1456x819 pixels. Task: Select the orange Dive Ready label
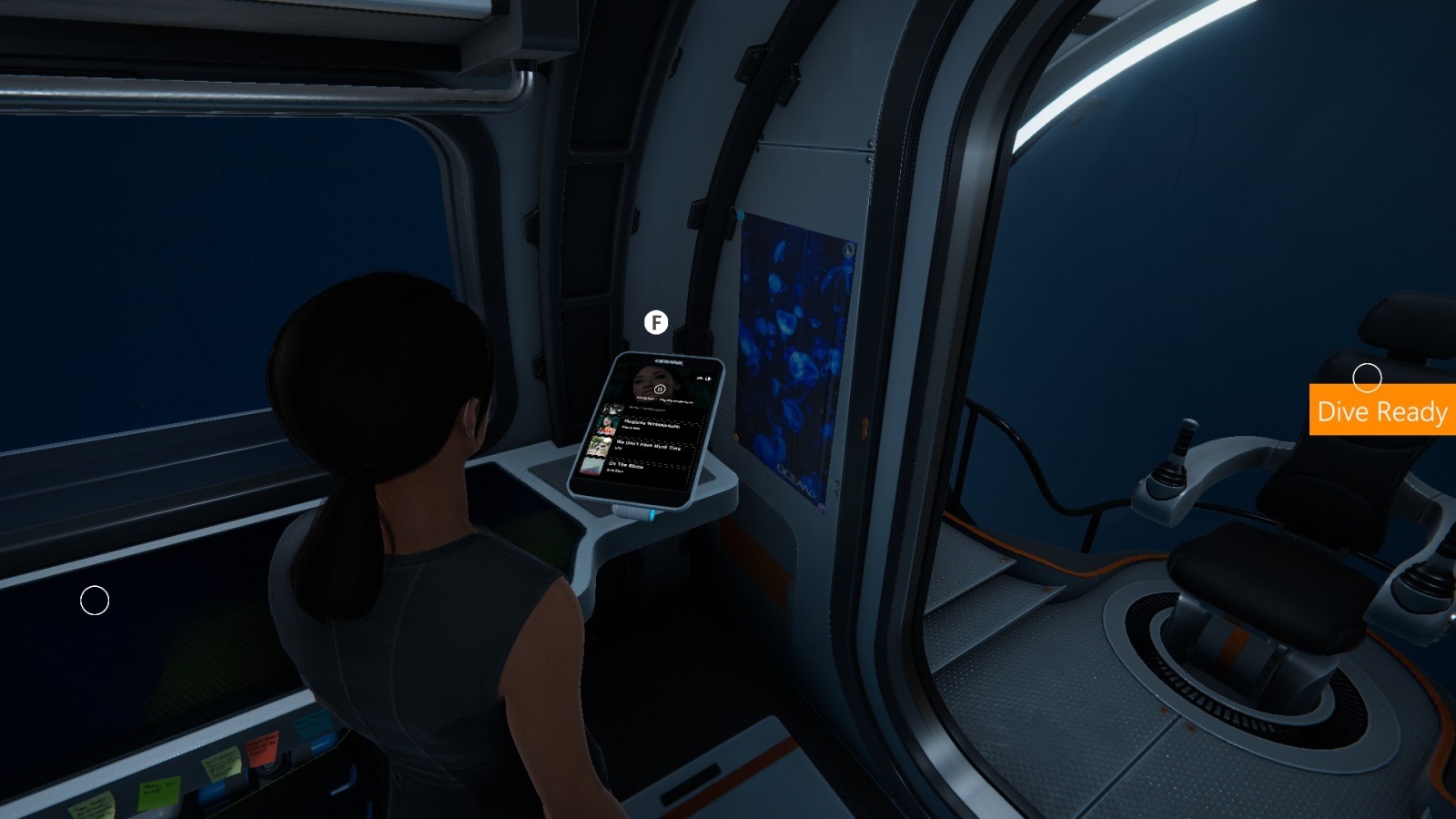(1381, 411)
